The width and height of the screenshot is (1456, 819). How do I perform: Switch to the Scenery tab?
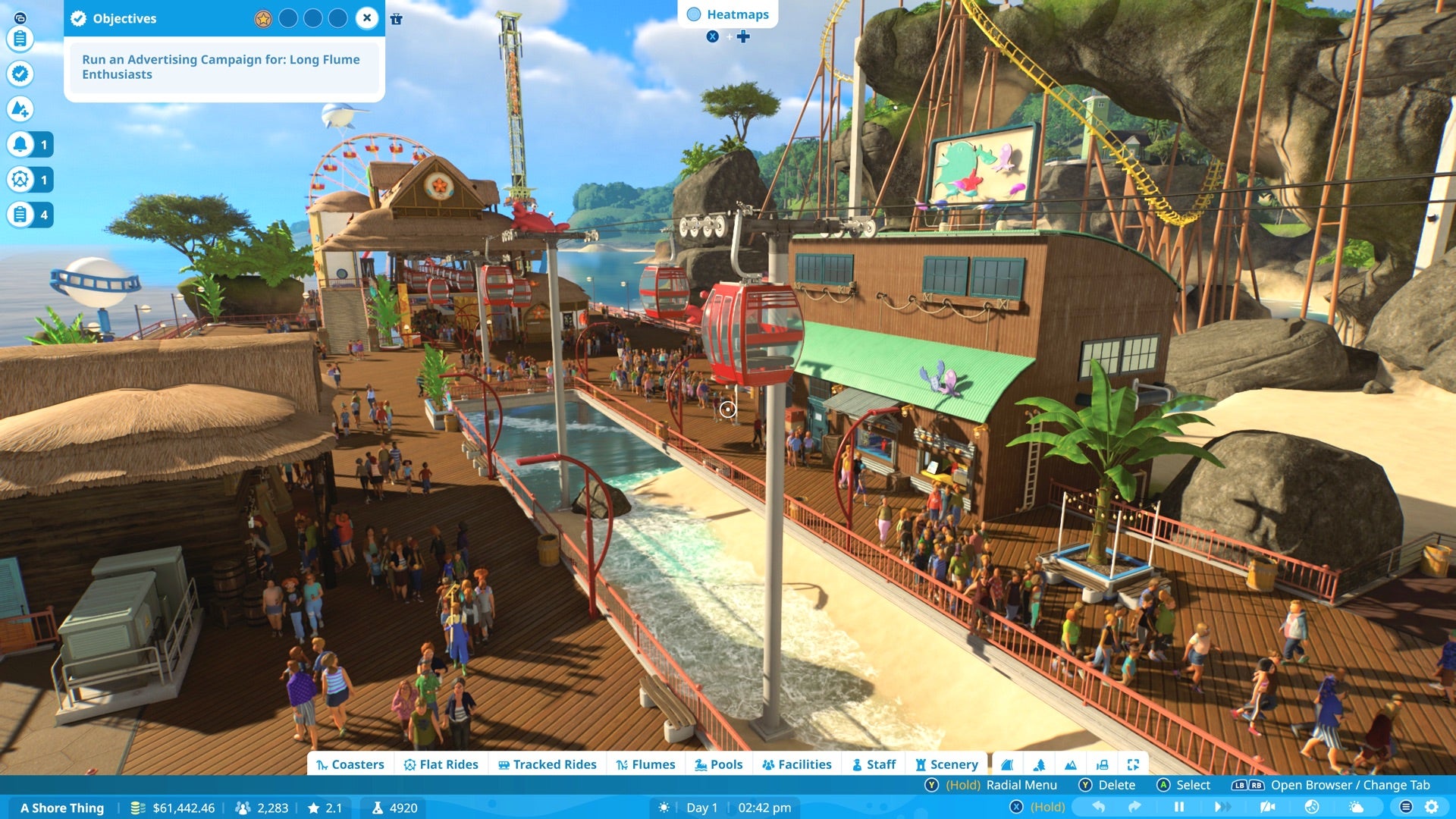(x=947, y=764)
